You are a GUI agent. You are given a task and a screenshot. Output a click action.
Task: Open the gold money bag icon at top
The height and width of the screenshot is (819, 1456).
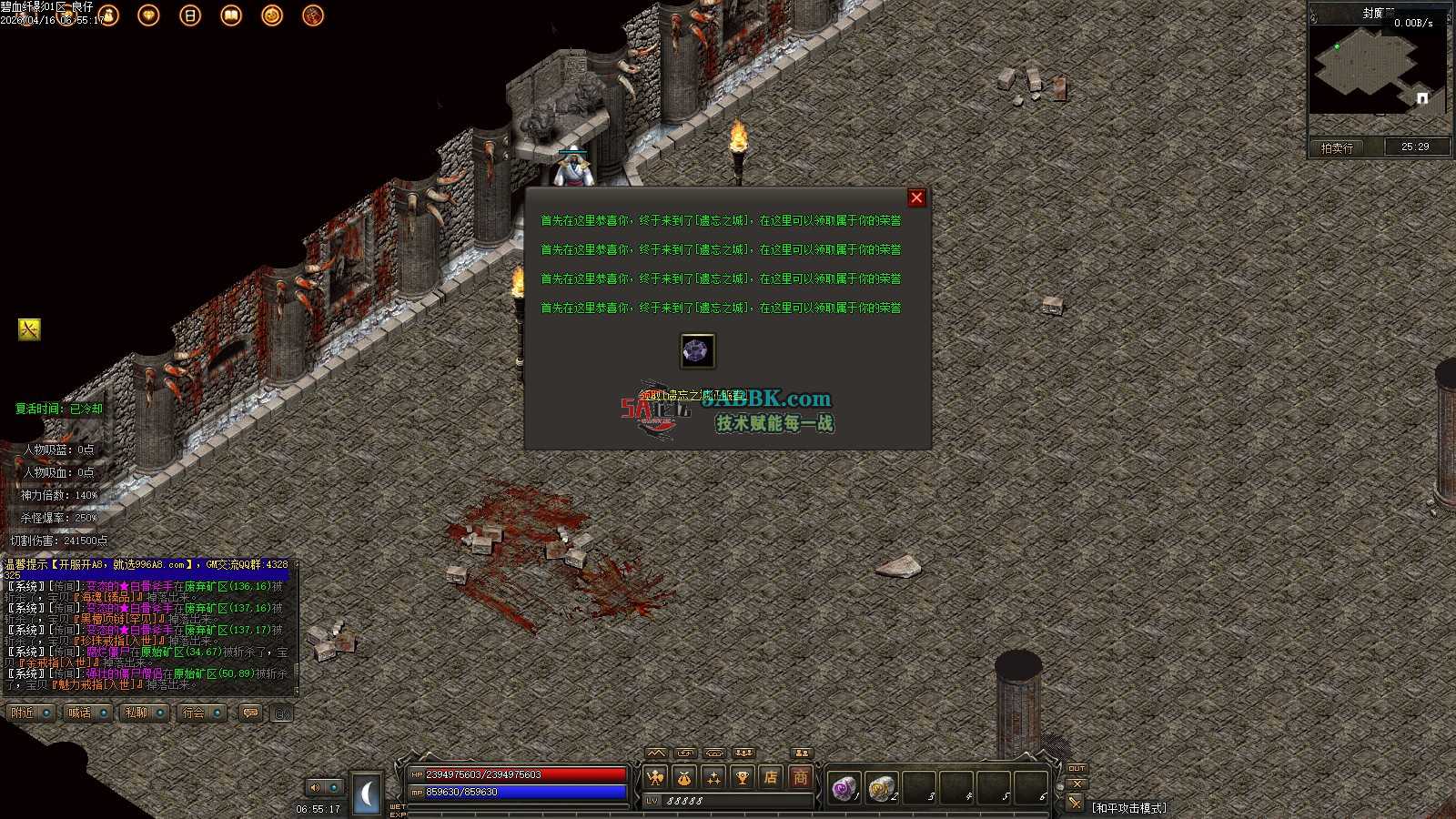(x=109, y=15)
